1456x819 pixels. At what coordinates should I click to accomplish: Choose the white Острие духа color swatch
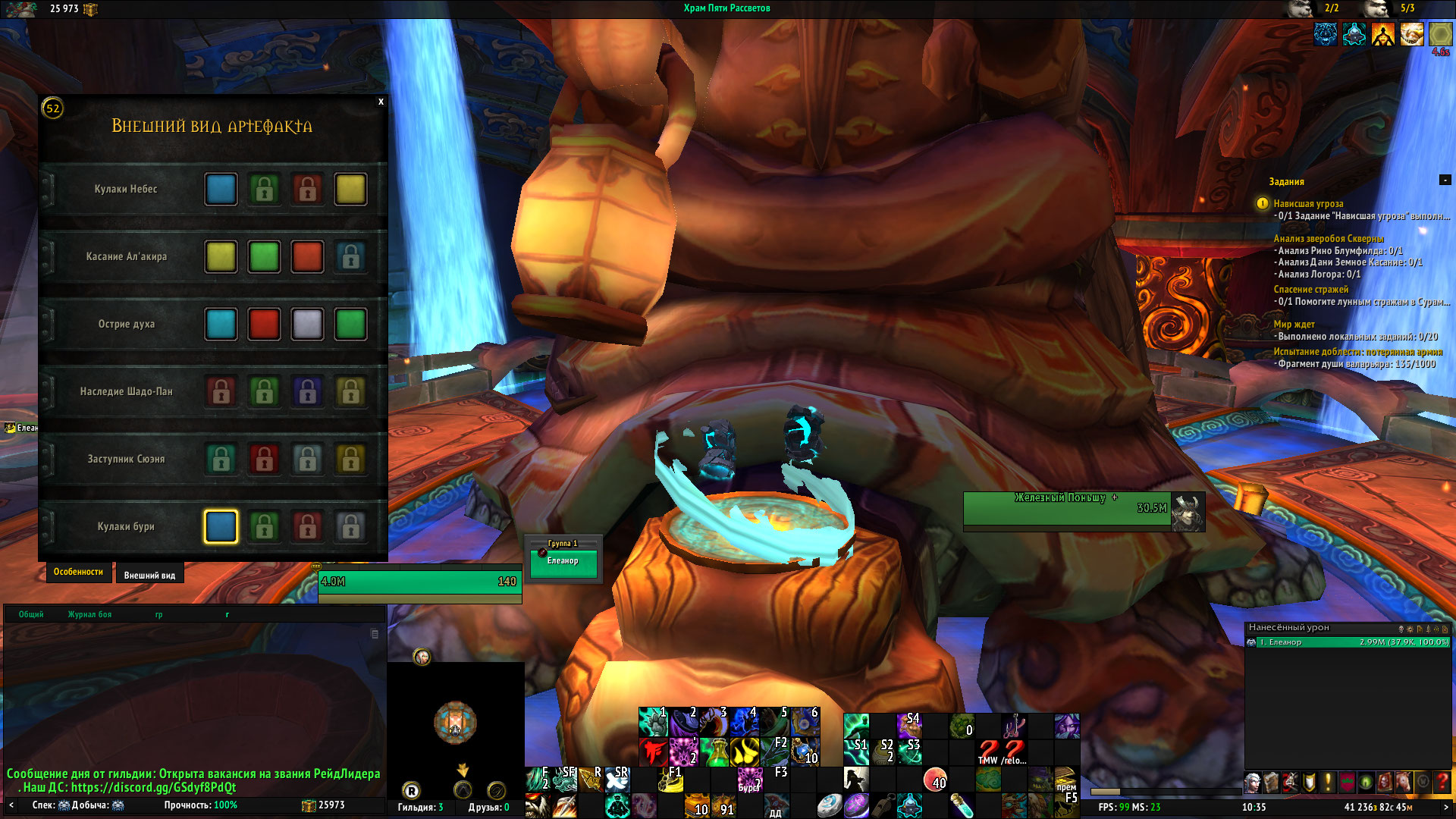click(x=307, y=325)
